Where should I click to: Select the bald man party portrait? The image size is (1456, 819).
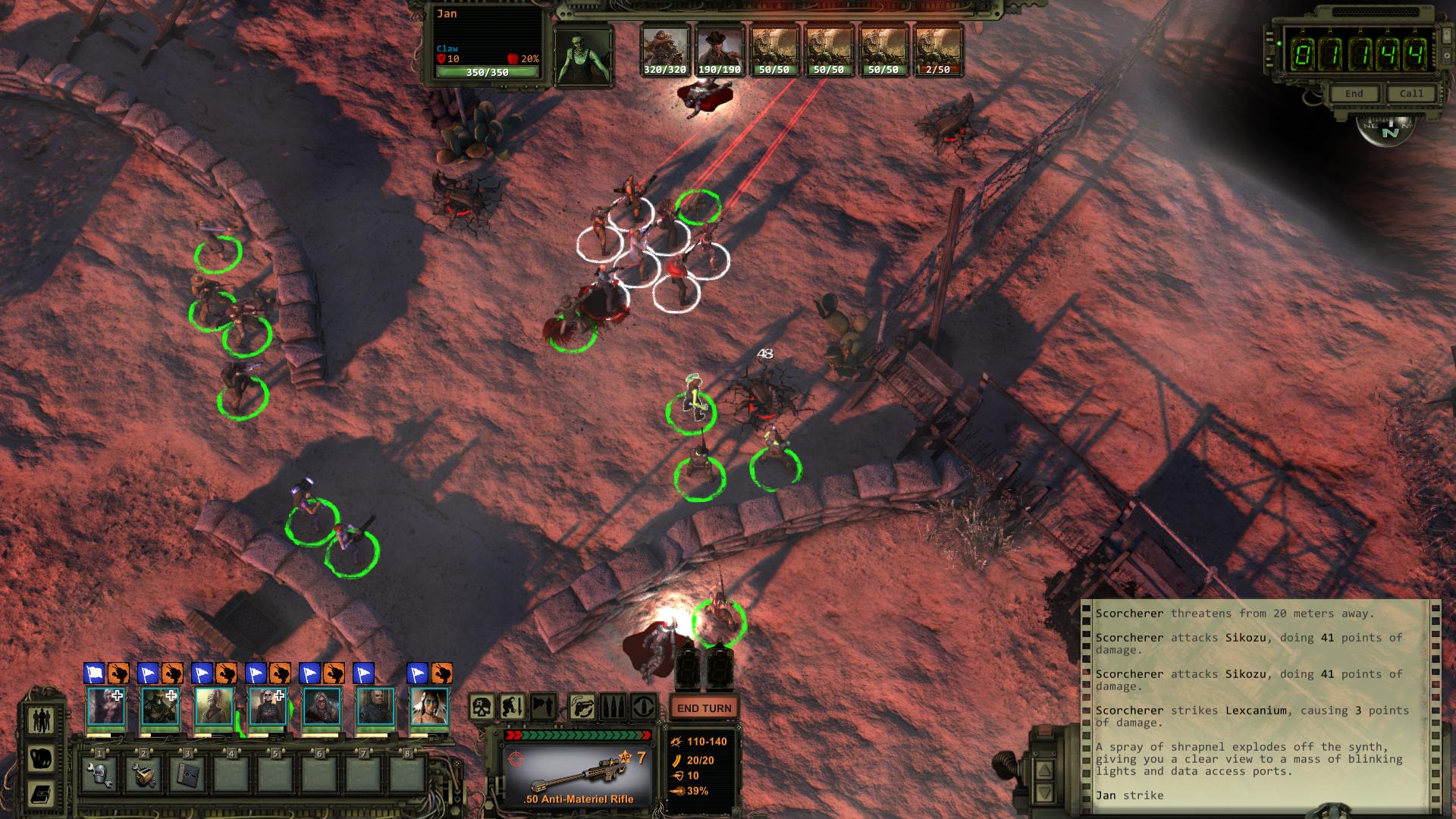coord(375,707)
